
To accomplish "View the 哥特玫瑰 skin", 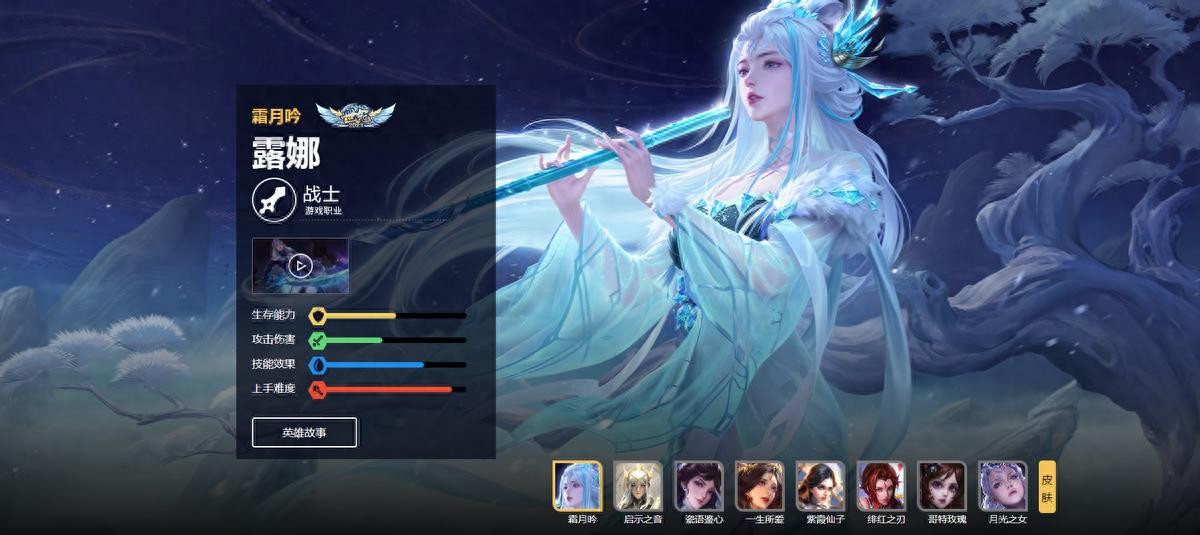I will click(x=942, y=486).
